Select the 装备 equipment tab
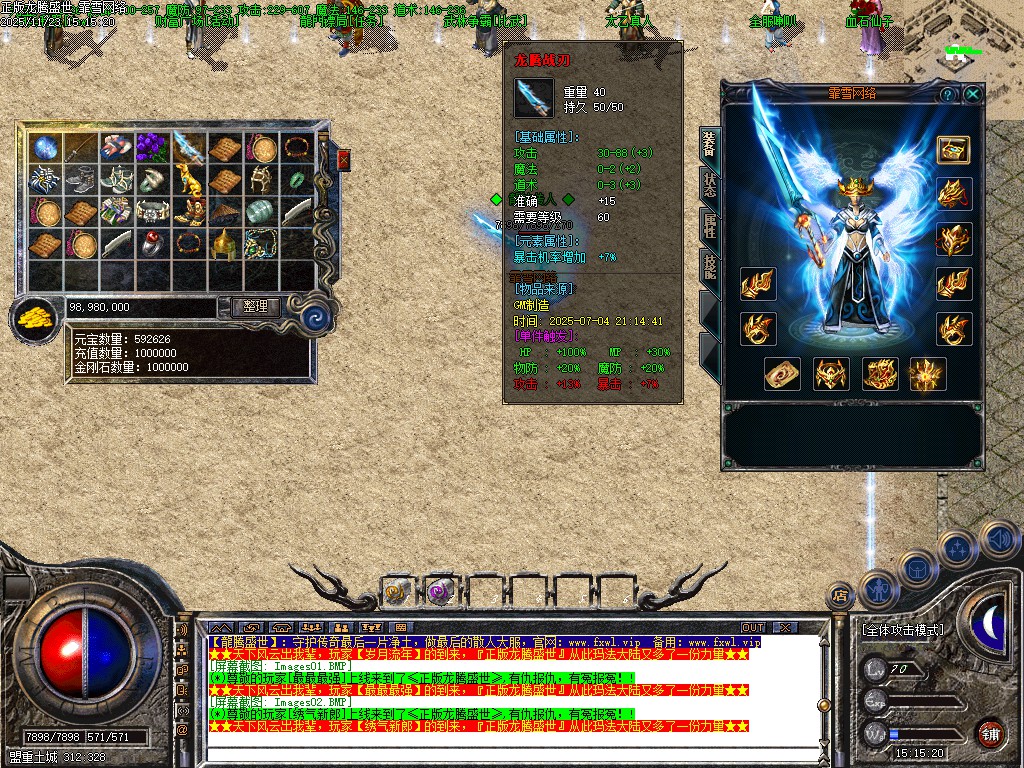1024x768 pixels. tap(709, 146)
